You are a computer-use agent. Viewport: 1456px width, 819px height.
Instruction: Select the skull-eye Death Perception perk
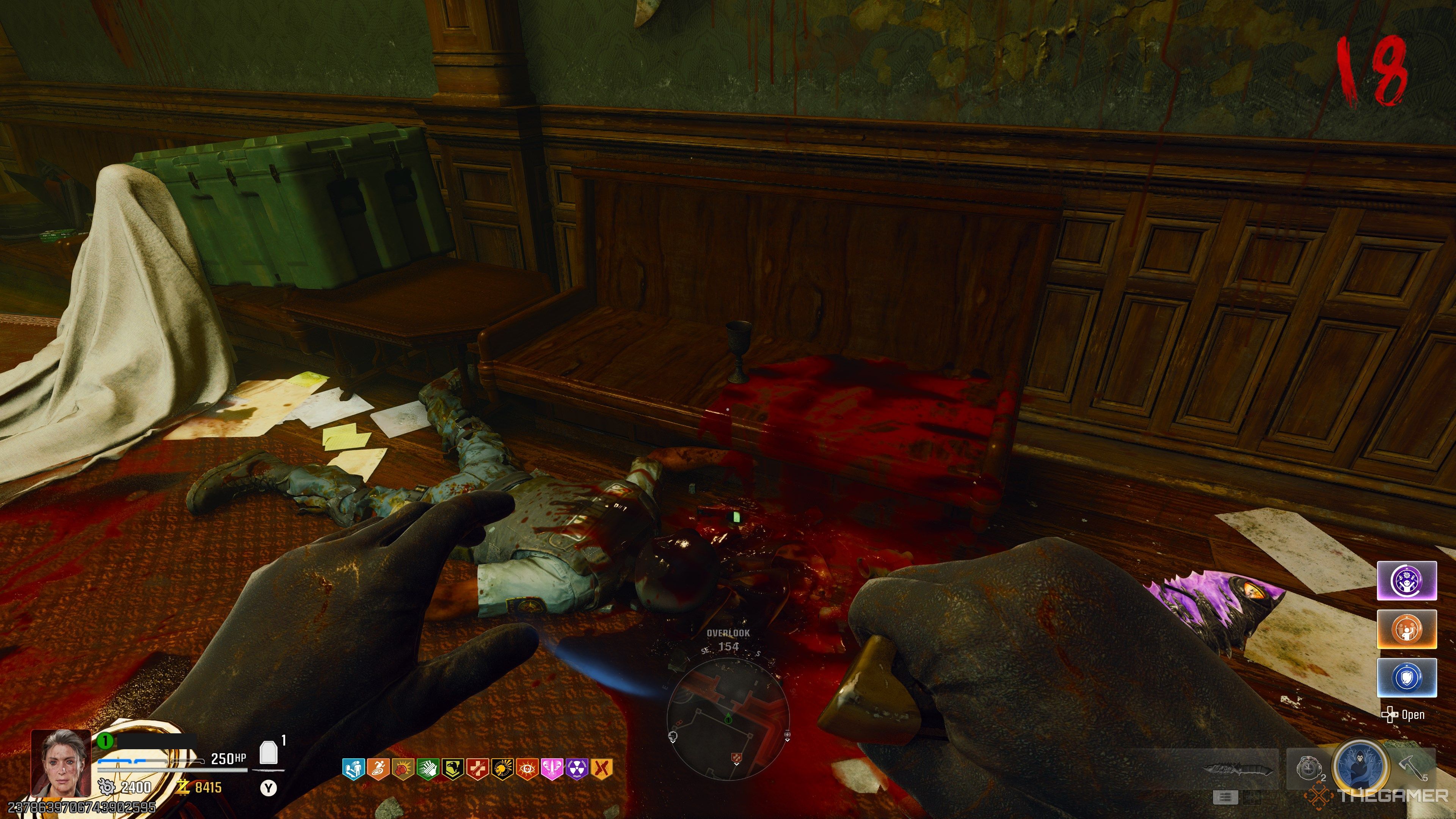click(527, 769)
